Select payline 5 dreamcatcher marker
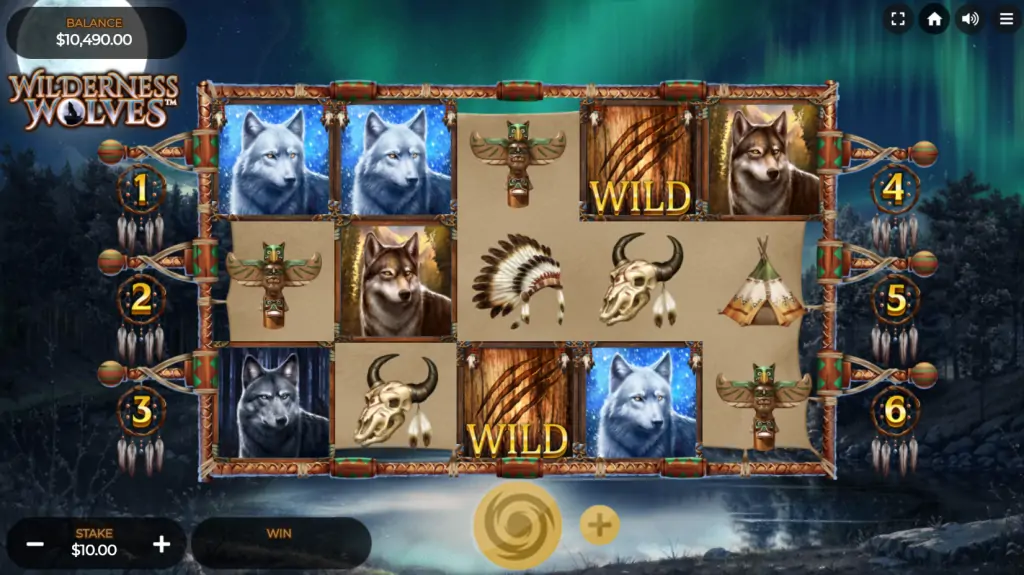The image size is (1024, 575). pyautogui.click(x=896, y=299)
